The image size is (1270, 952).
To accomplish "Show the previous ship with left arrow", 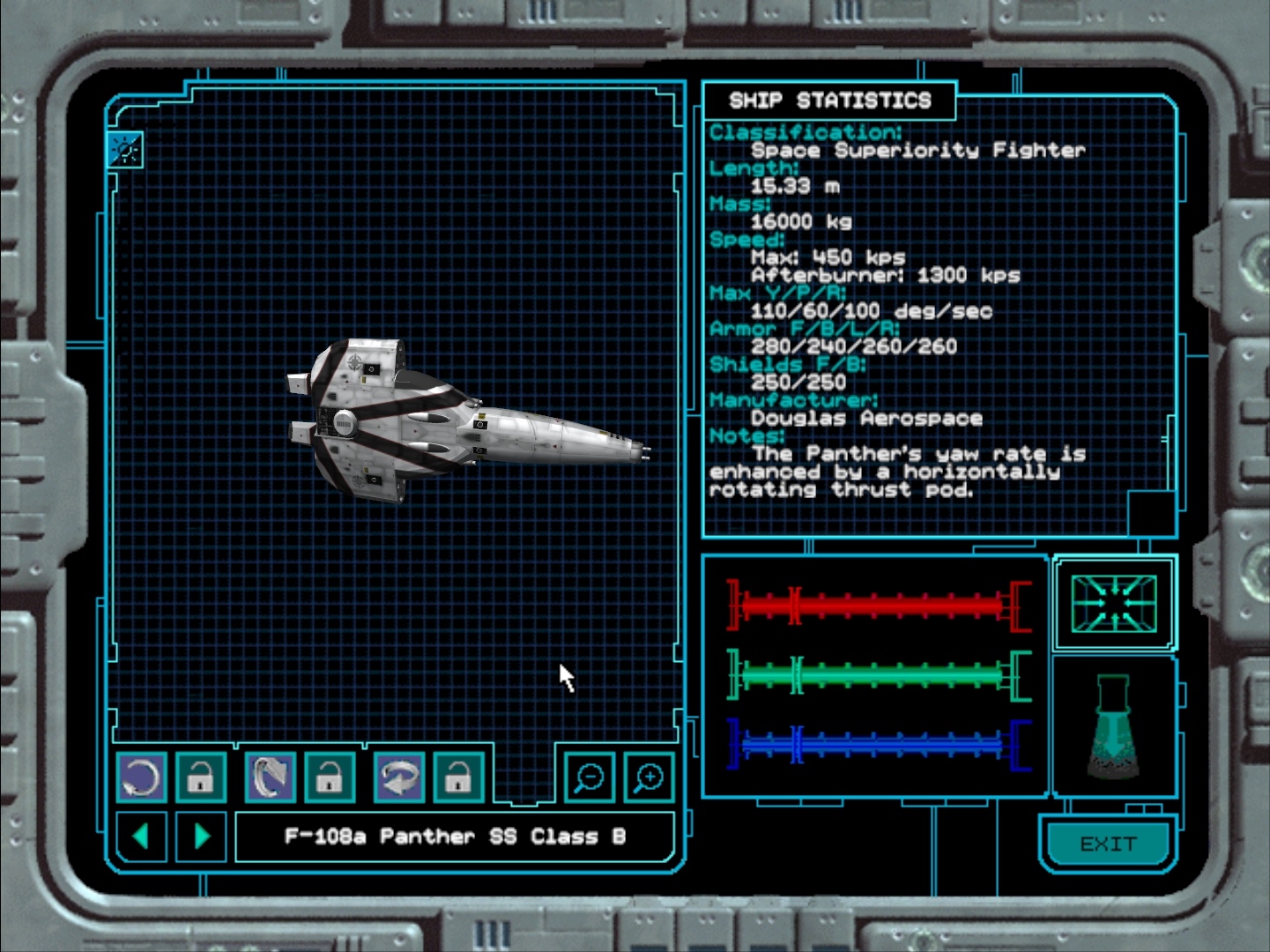I will pyautogui.click(x=141, y=836).
